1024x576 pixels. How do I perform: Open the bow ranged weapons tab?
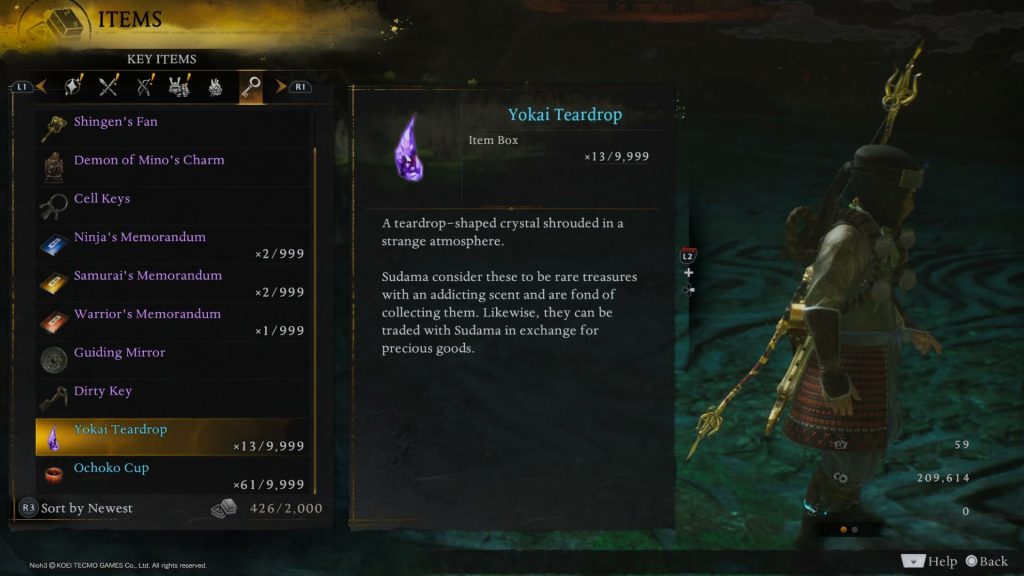click(145, 87)
